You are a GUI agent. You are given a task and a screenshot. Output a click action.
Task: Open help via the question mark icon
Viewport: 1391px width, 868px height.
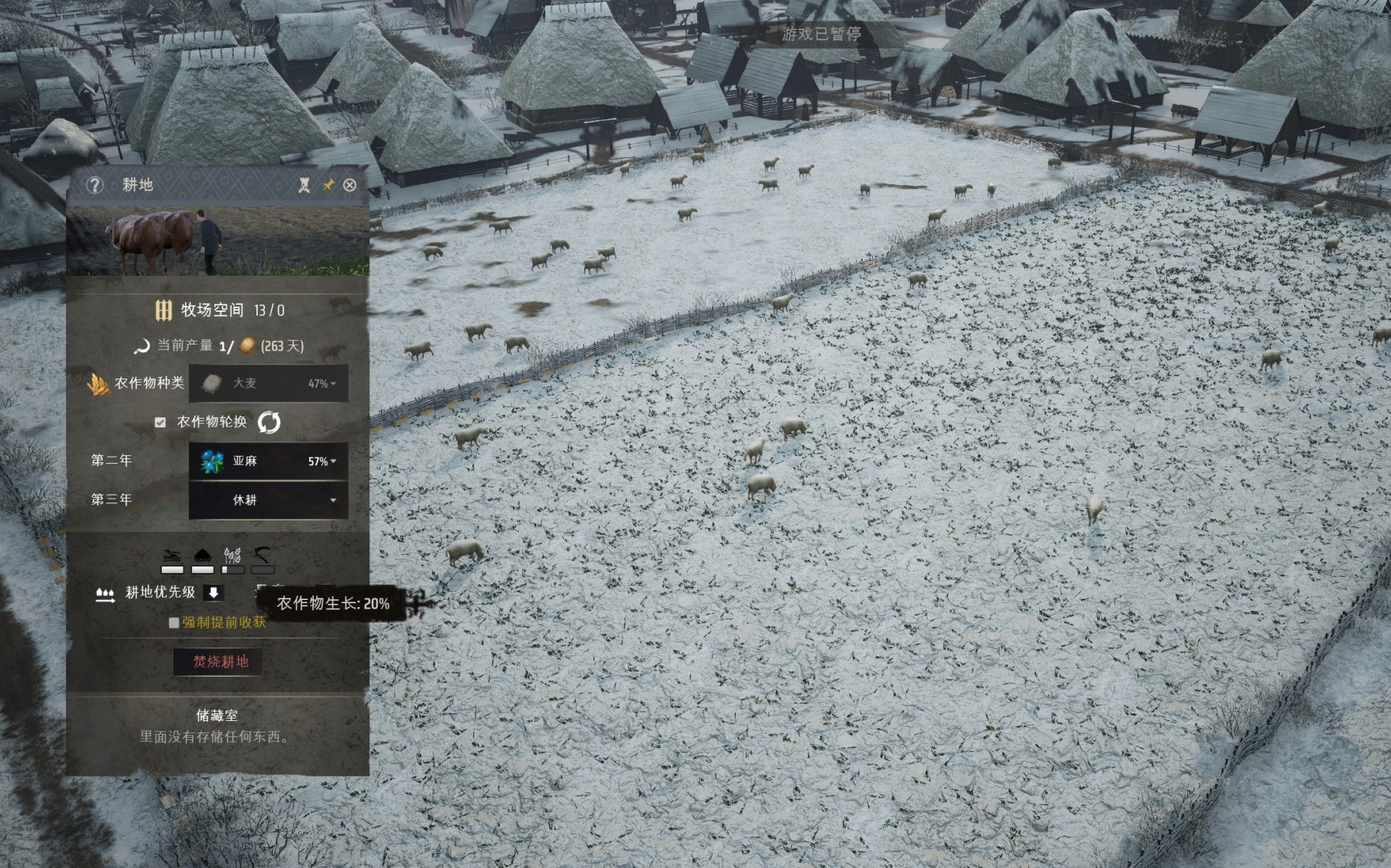pyautogui.click(x=94, y=185)
